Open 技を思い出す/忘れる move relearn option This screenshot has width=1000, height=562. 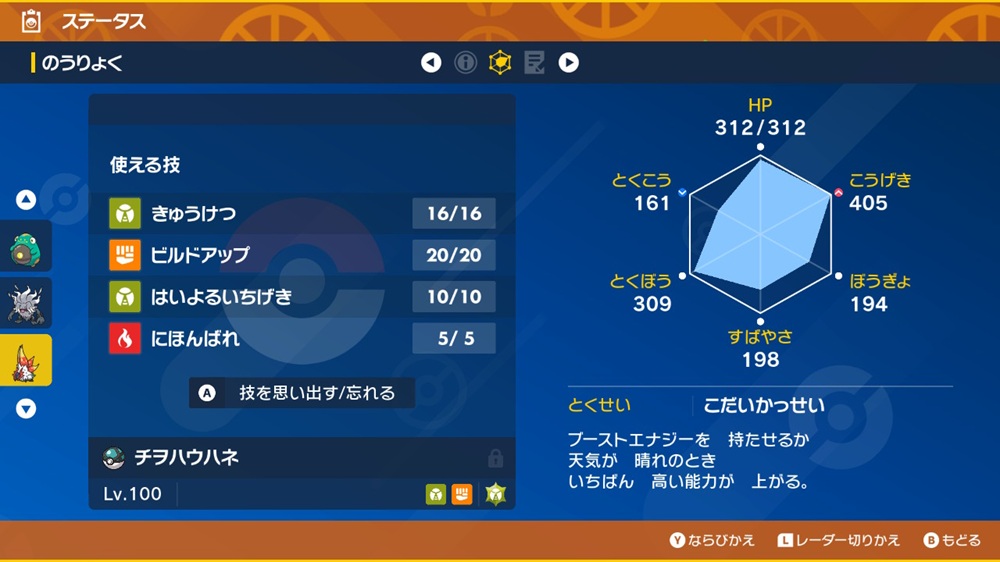click(304, 393)
